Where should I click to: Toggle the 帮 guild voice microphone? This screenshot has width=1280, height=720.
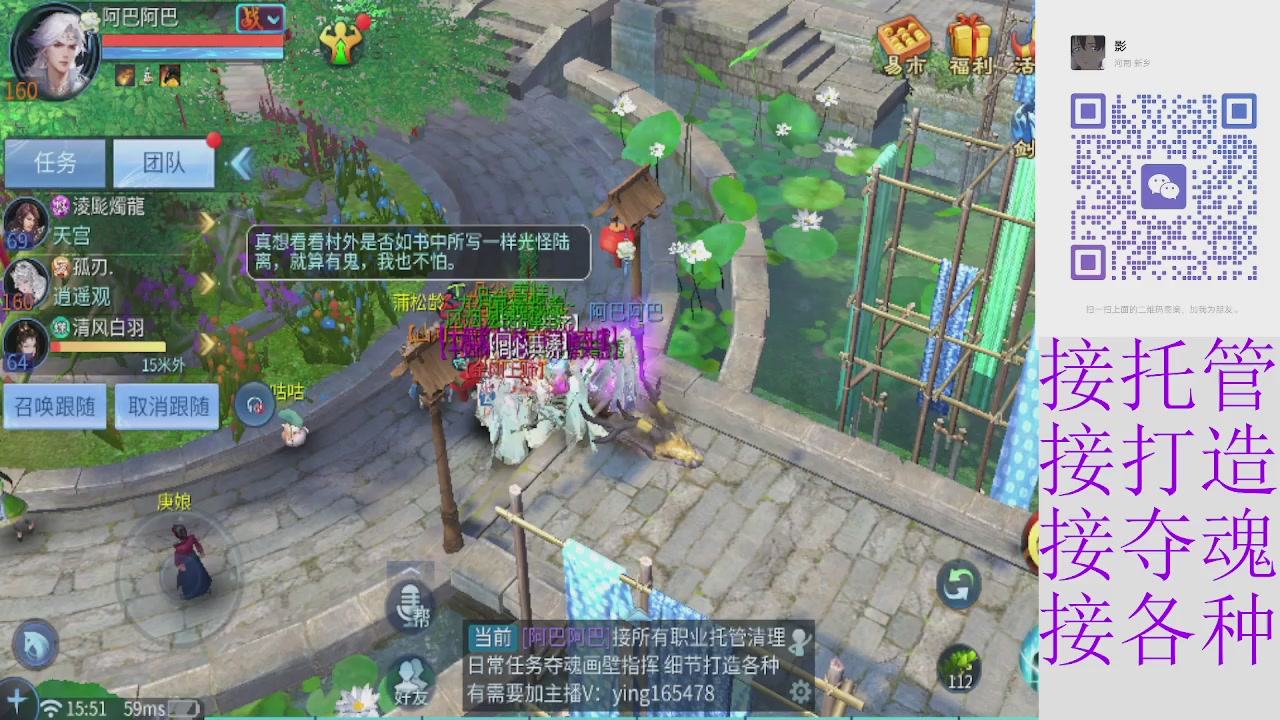tap(411, 607)
